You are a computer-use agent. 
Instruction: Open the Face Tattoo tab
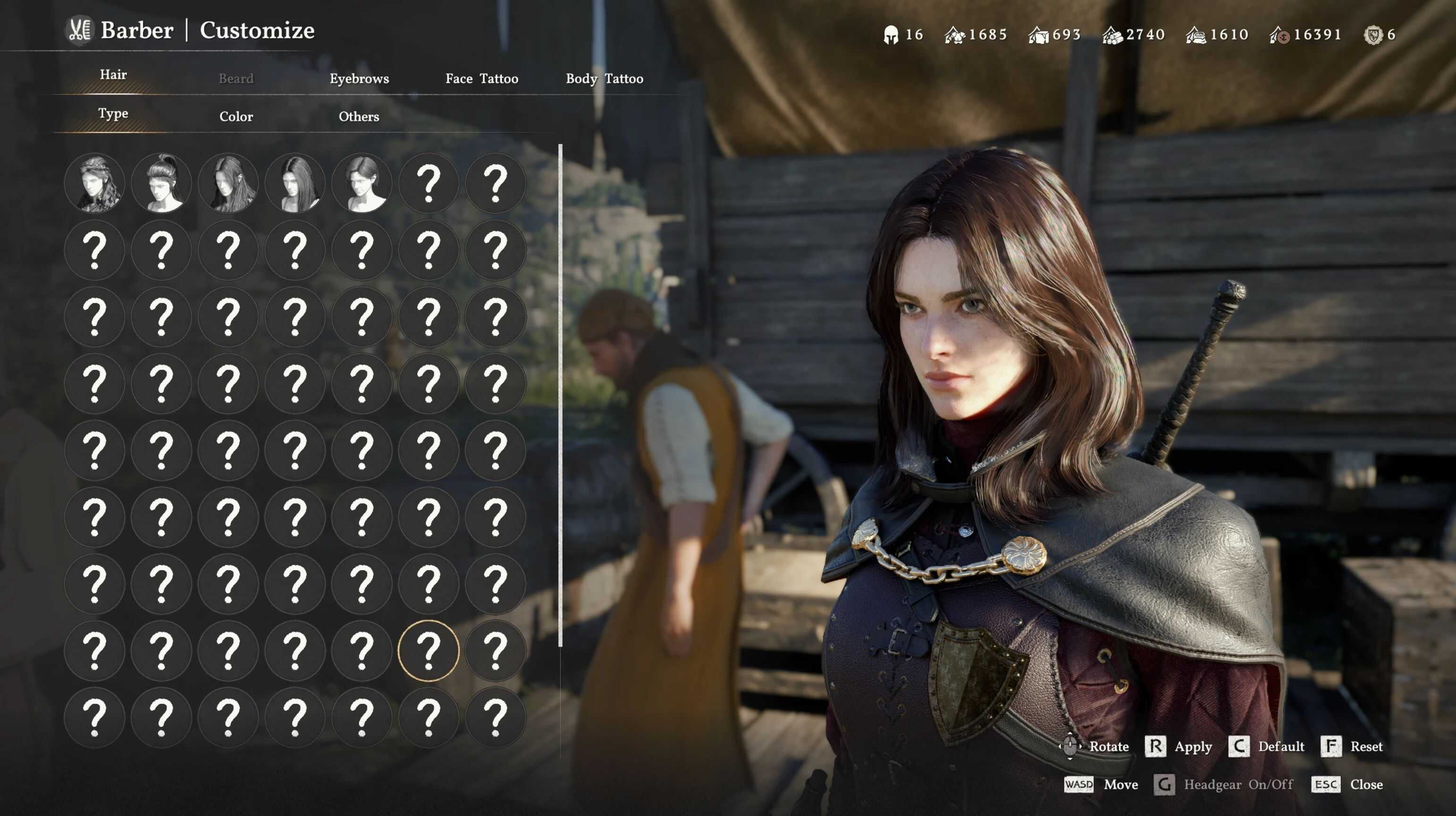click(481, 78)
